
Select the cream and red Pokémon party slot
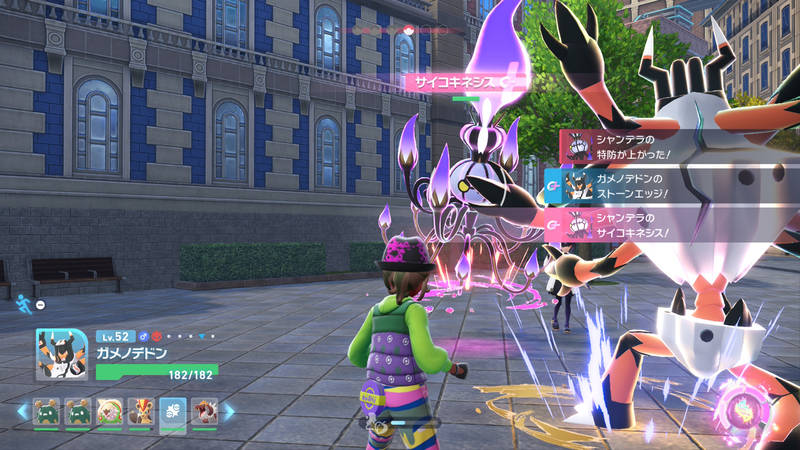pos(109,412)
